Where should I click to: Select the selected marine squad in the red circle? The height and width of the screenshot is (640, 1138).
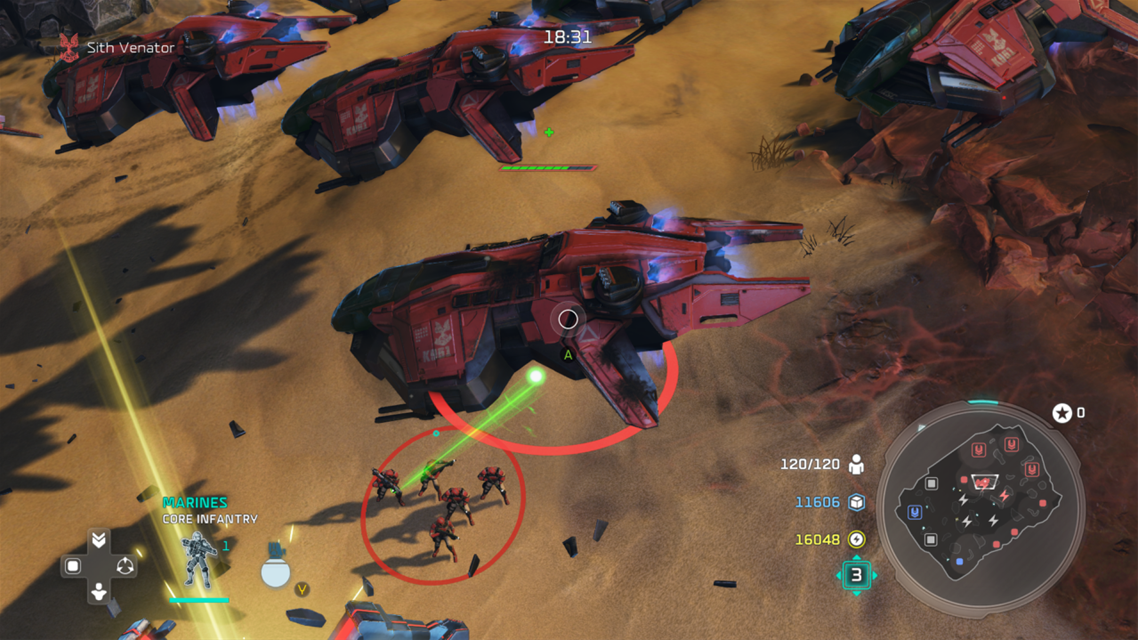tap(443, 503)
